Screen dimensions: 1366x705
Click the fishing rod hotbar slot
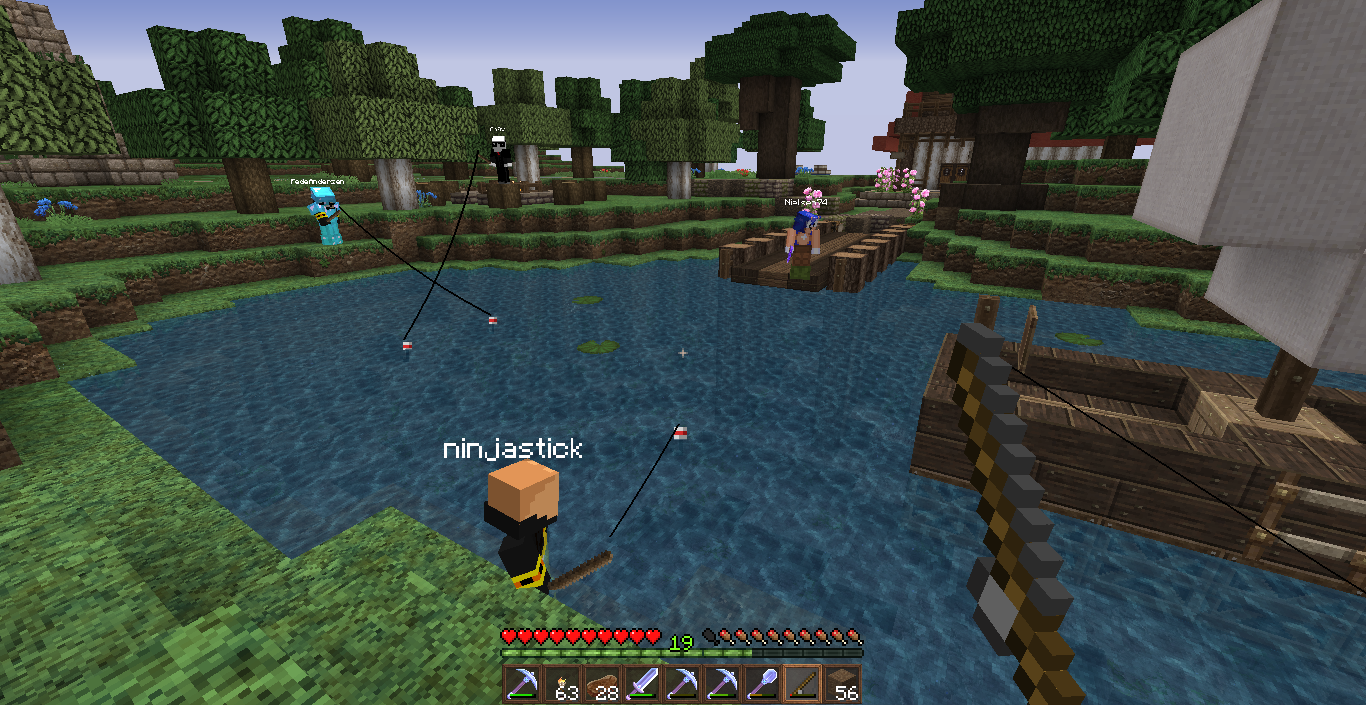pyautogui.click(x=802, y=684)
